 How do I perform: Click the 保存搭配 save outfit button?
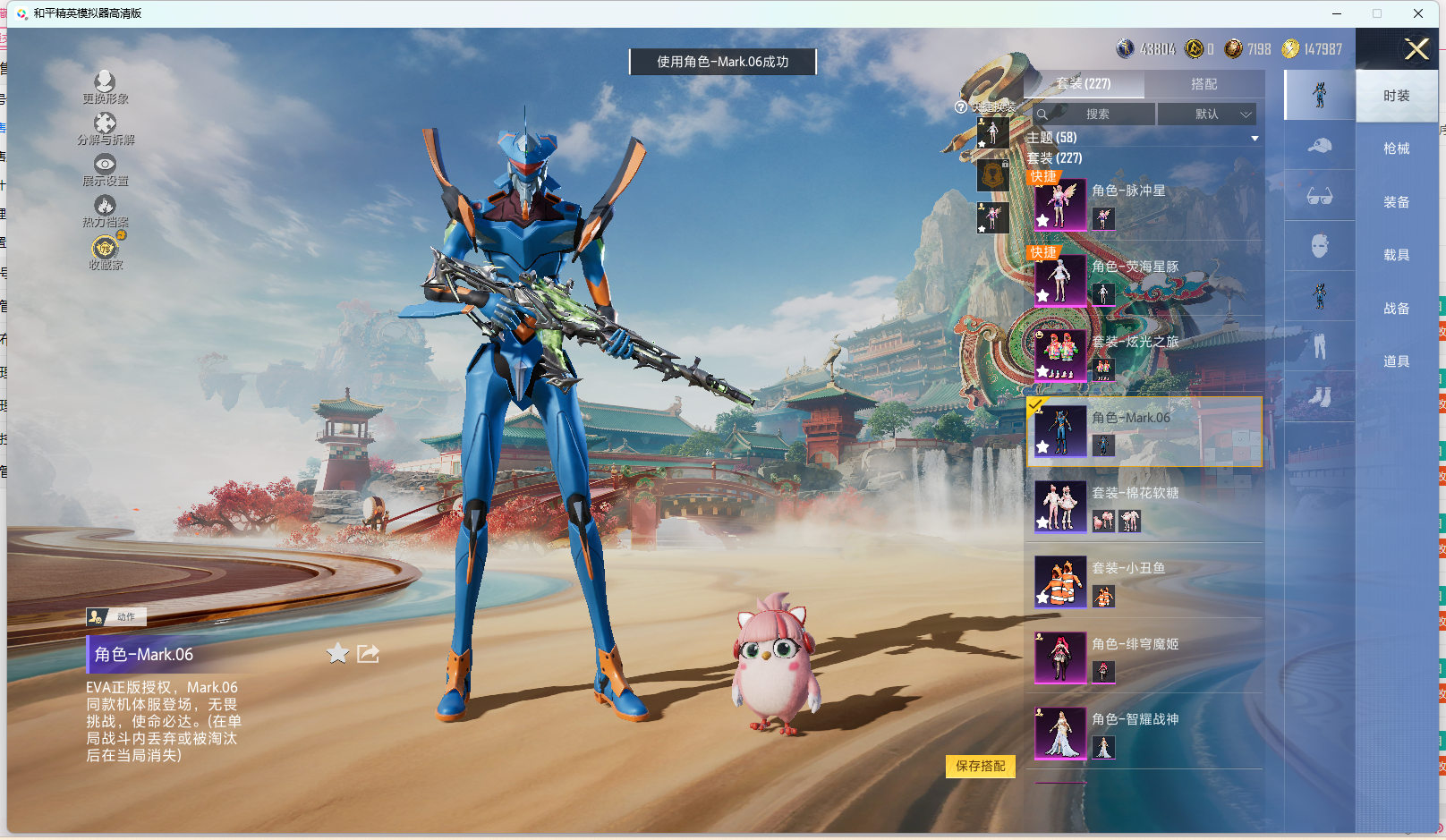tap(980, 767)
